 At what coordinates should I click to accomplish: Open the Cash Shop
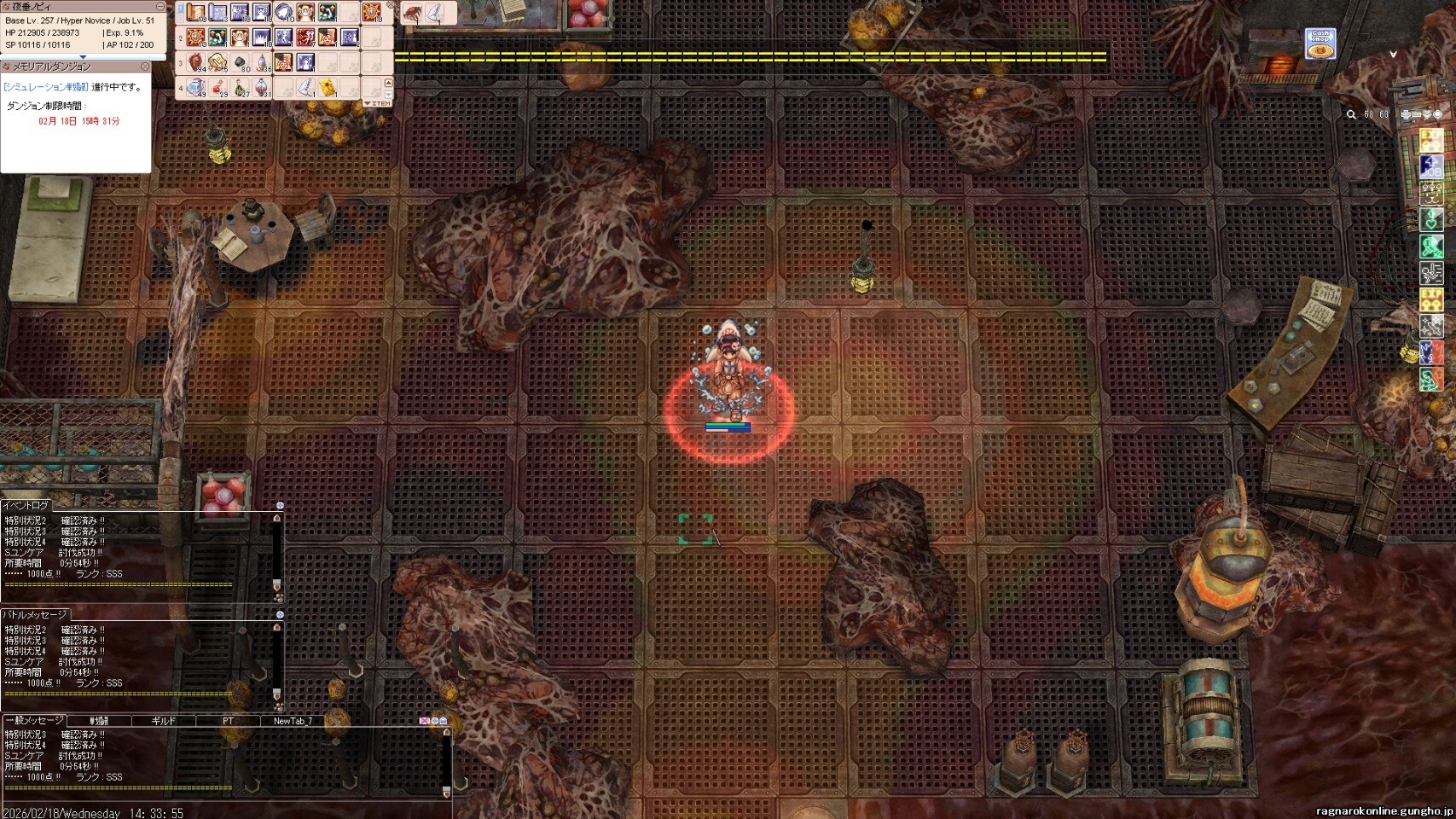[1320, 44]
